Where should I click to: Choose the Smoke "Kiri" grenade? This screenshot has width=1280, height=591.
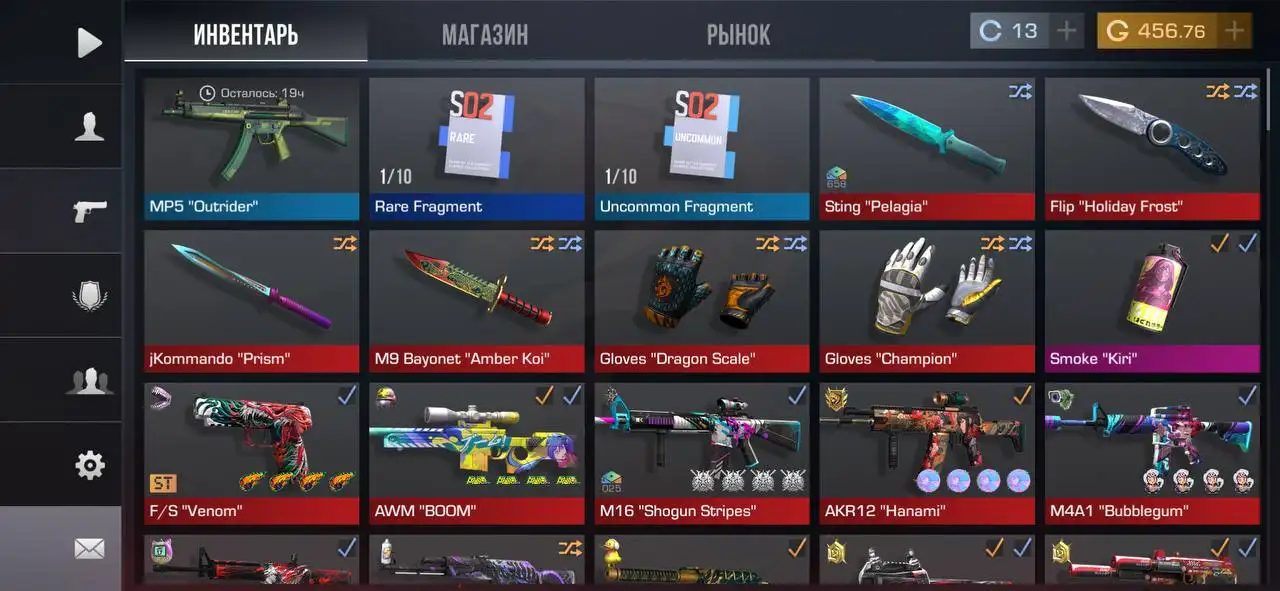click(1151, 300)
